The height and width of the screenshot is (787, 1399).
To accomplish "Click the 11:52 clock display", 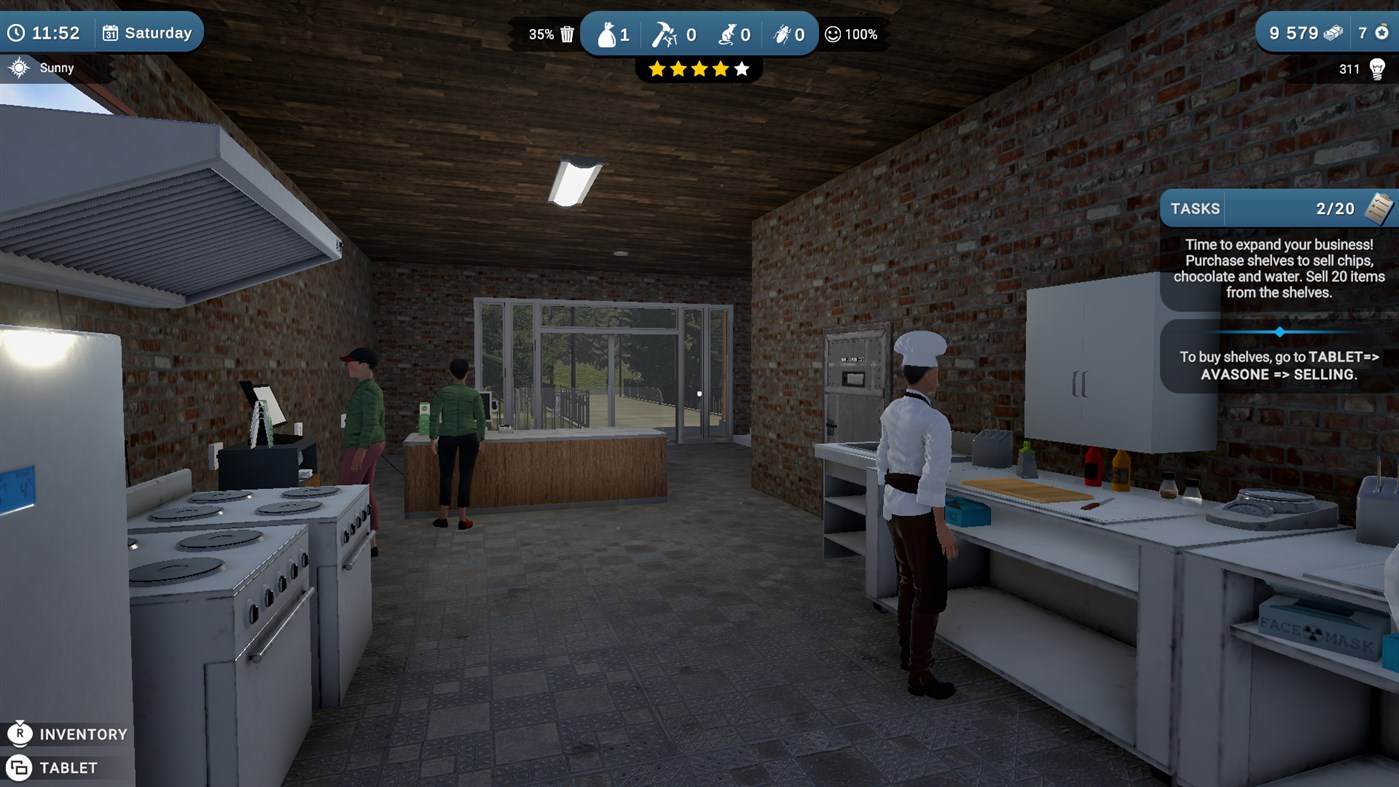I will click(49, 31).
